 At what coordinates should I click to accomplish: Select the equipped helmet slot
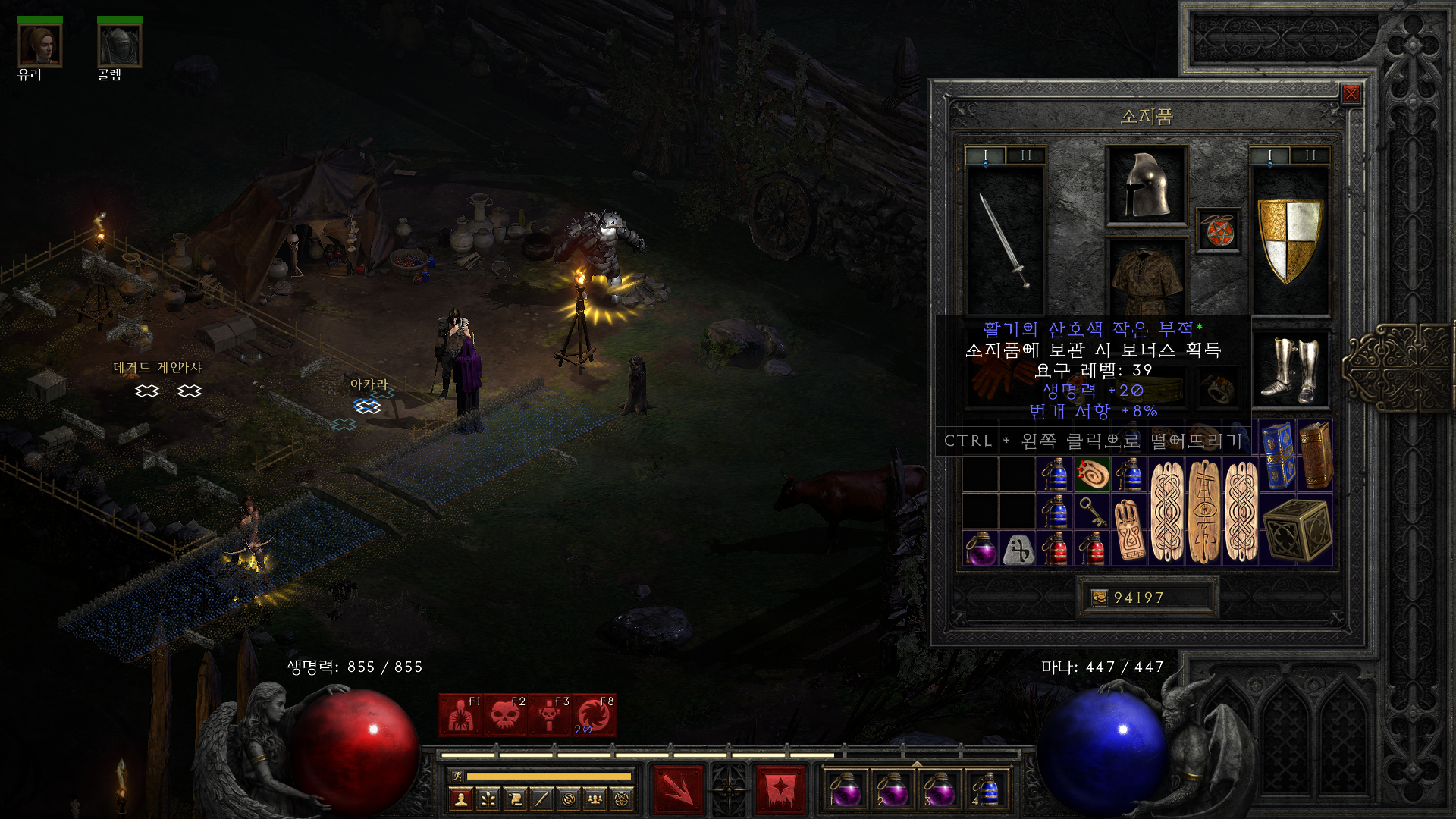(1146, 185)
